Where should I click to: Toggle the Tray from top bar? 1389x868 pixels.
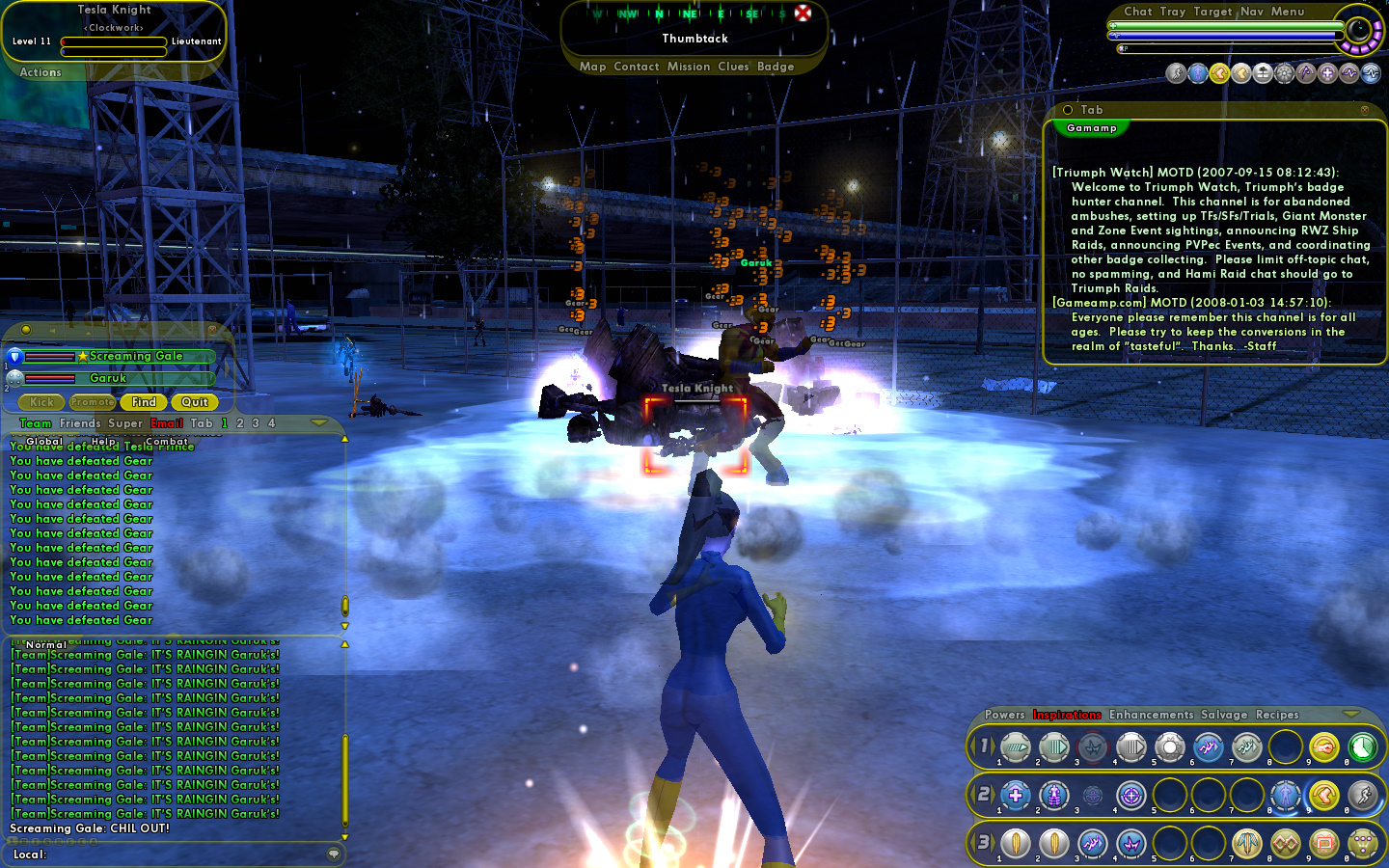click(1172, 12)
